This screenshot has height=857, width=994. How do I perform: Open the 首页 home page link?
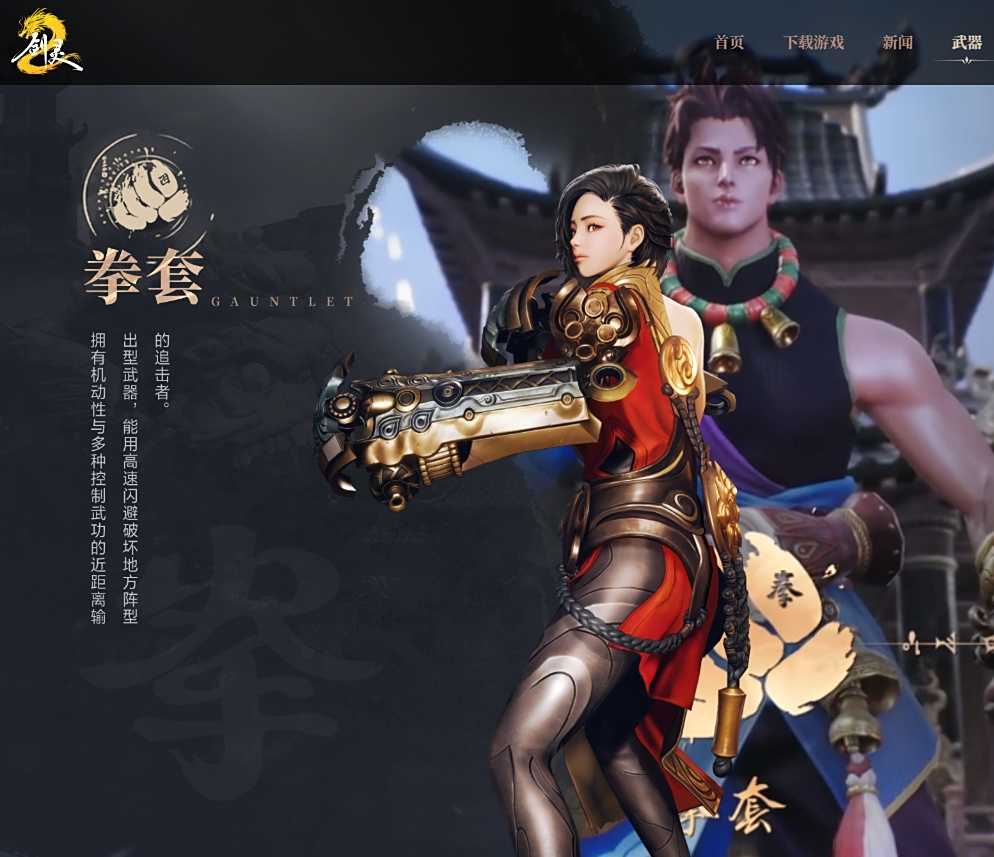click(729, 43)
